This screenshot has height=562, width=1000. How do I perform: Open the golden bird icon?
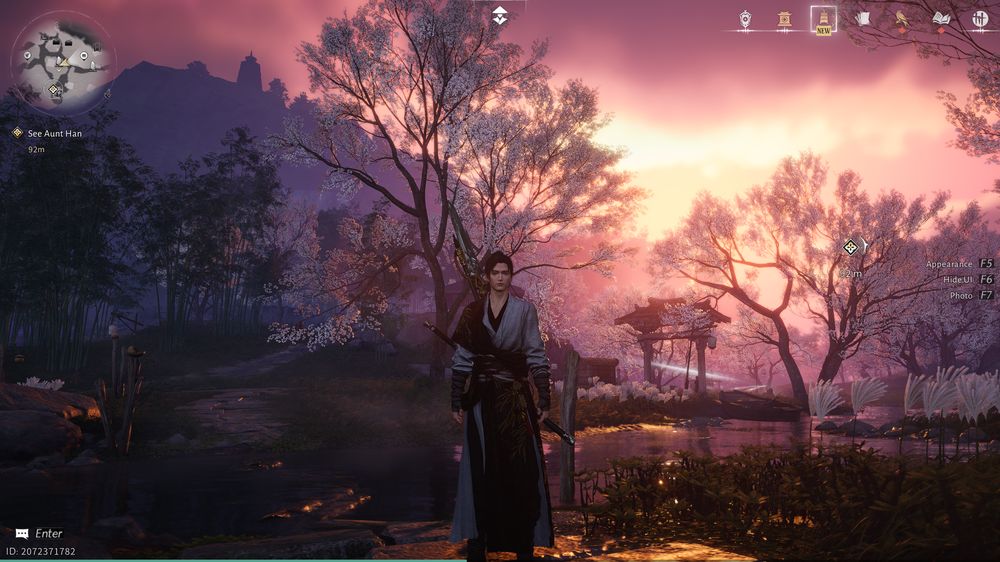pos(901,18)
